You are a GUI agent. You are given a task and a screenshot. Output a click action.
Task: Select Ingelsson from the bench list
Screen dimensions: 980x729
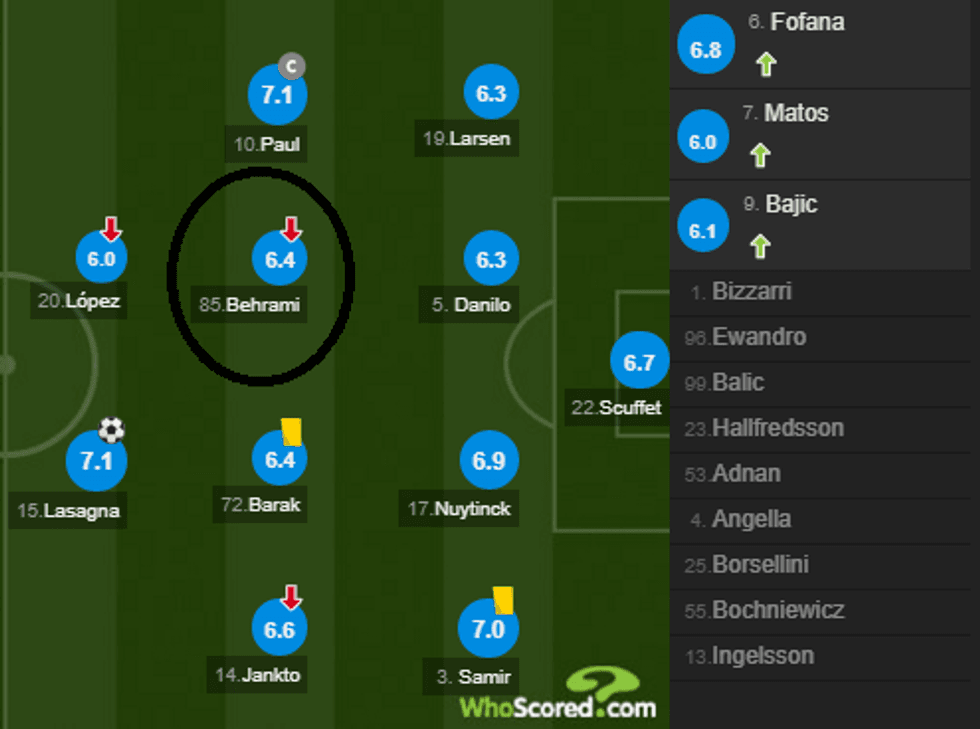coord(762,656)
